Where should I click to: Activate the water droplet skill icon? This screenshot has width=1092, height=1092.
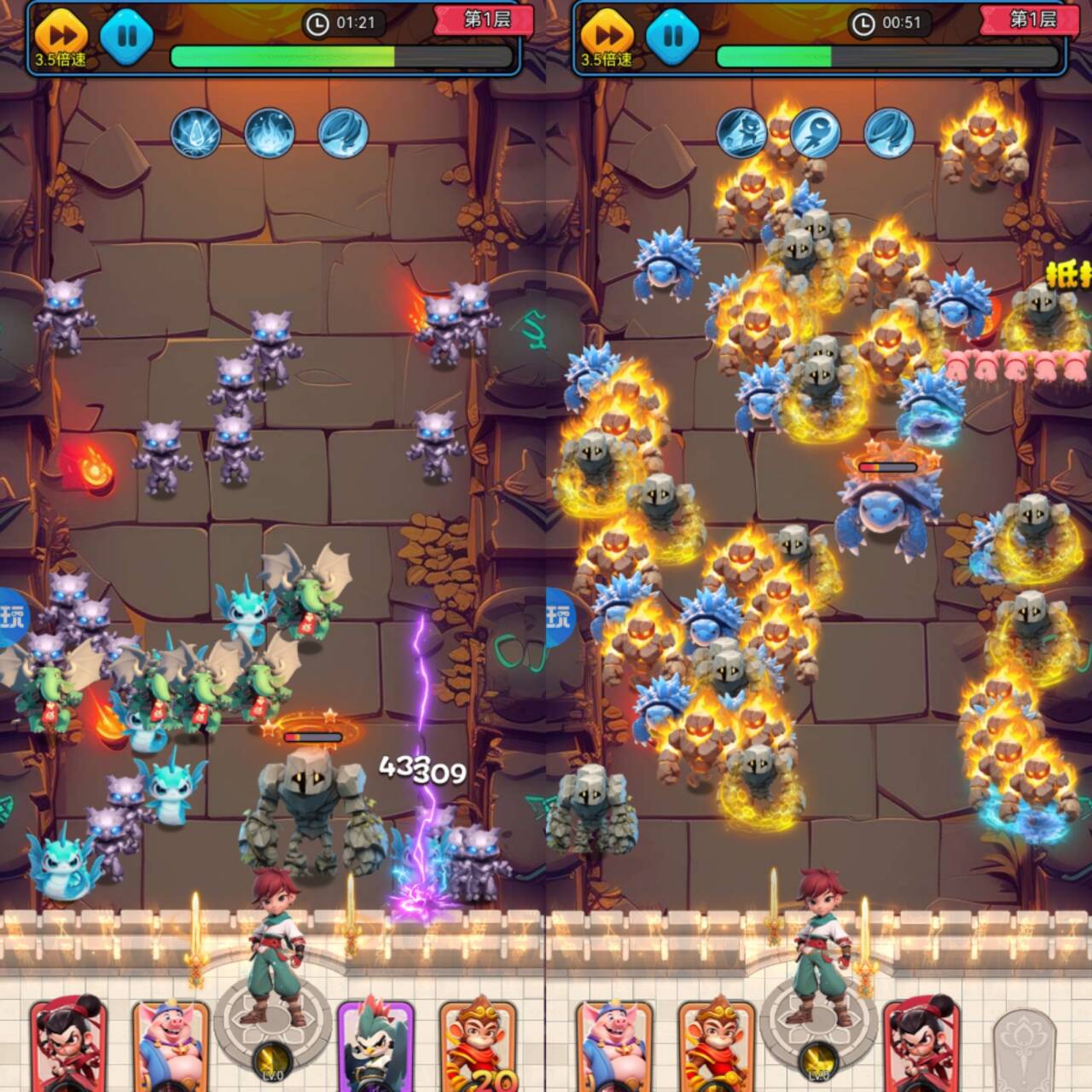click(x=196, y=133)
